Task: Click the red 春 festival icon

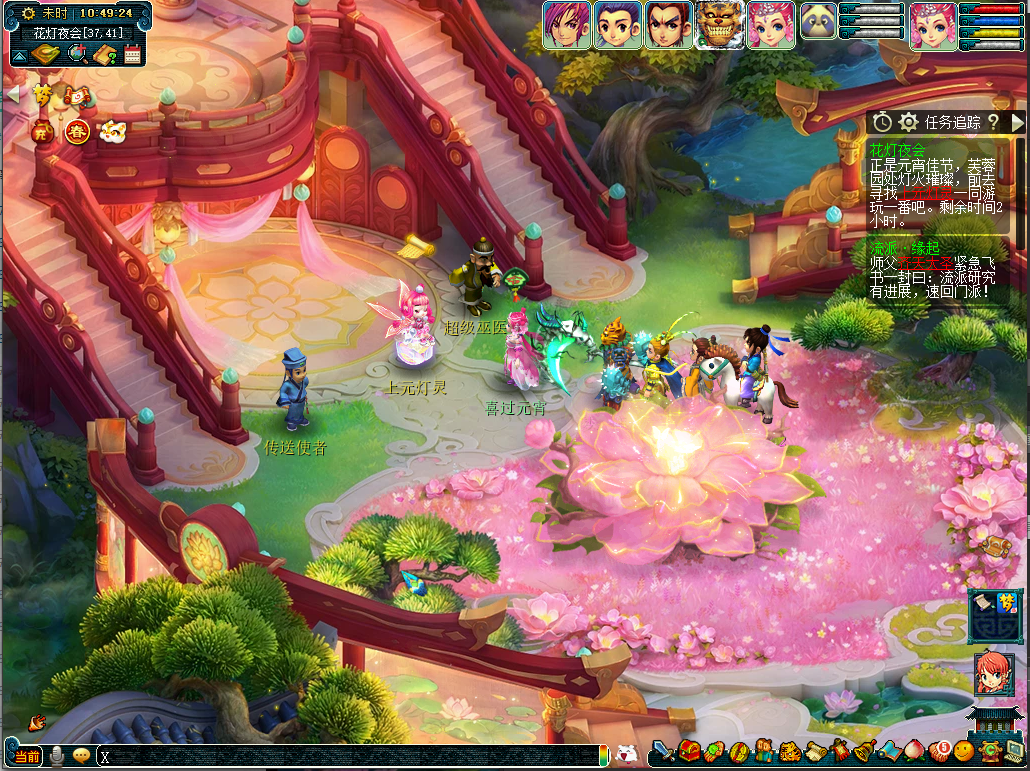Action: pyautogui.click(x=77, y=130)
